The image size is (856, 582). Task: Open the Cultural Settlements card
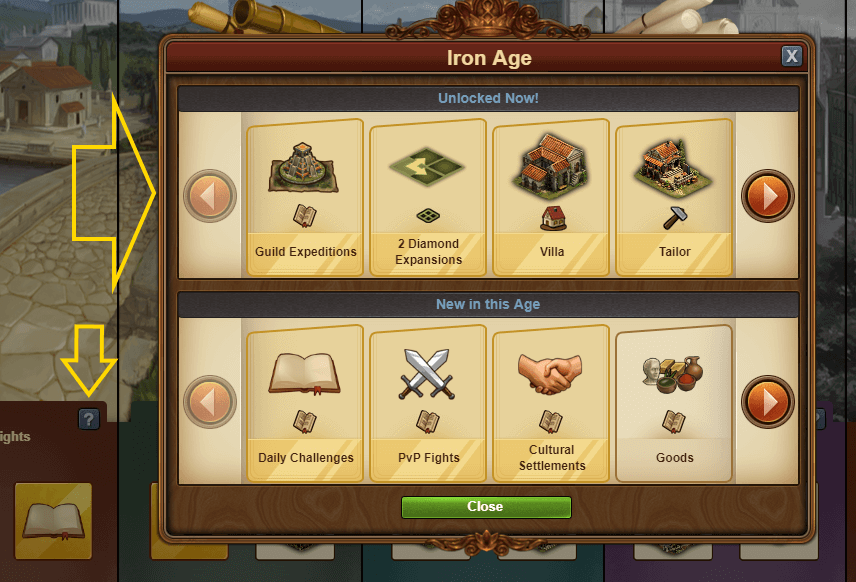551,402
